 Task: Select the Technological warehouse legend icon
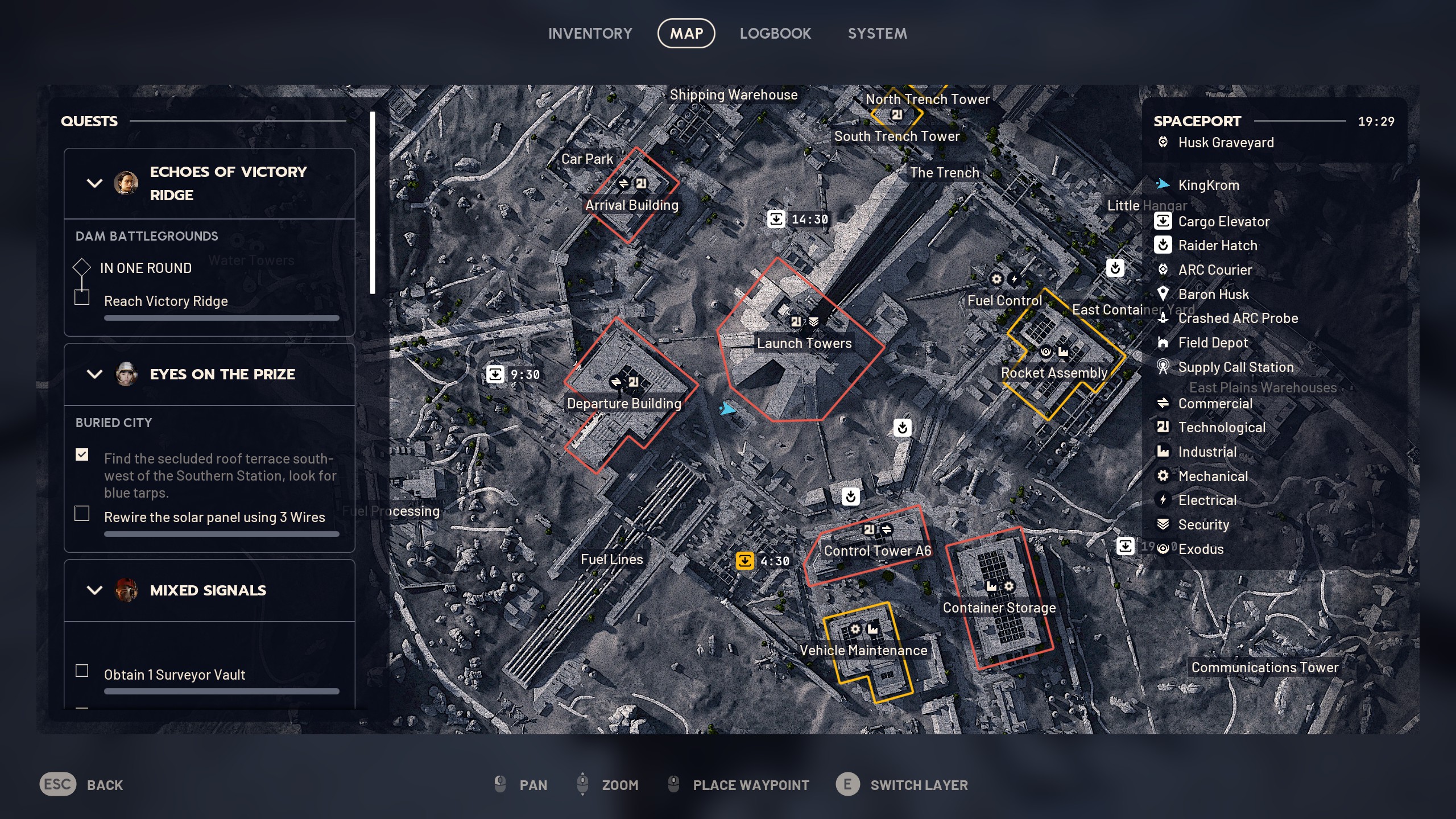tap(1164, 427)
